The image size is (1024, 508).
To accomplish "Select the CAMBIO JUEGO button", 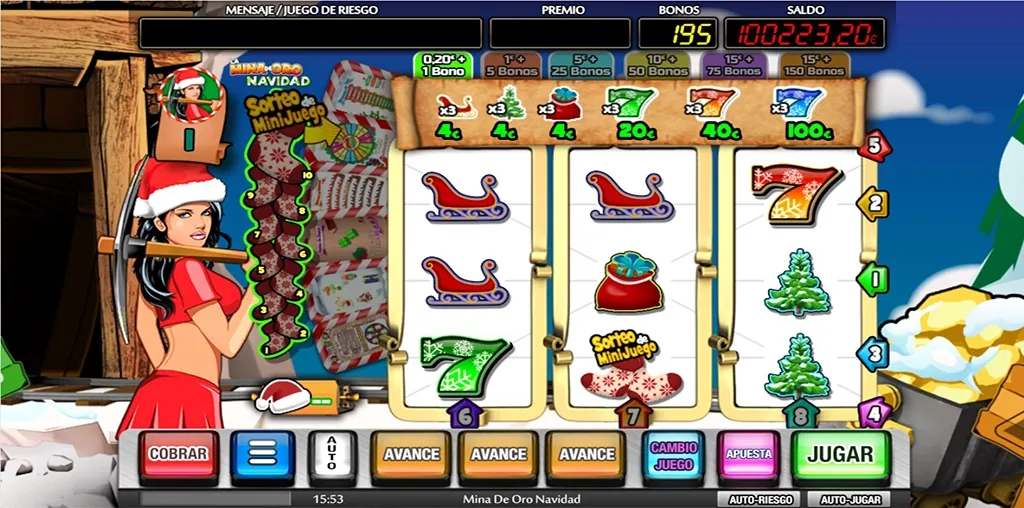I will coord(674,455).
